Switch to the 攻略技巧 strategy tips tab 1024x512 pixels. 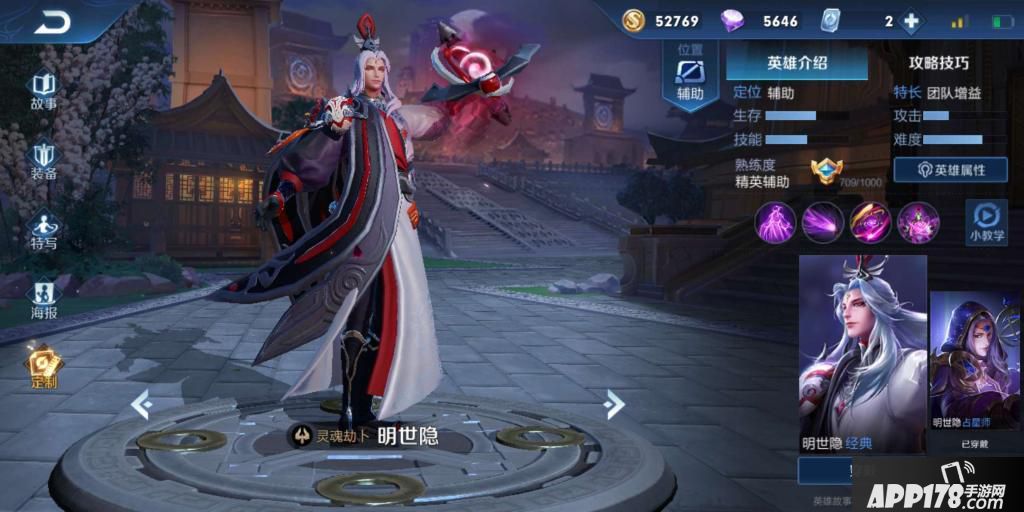(938, 63)
